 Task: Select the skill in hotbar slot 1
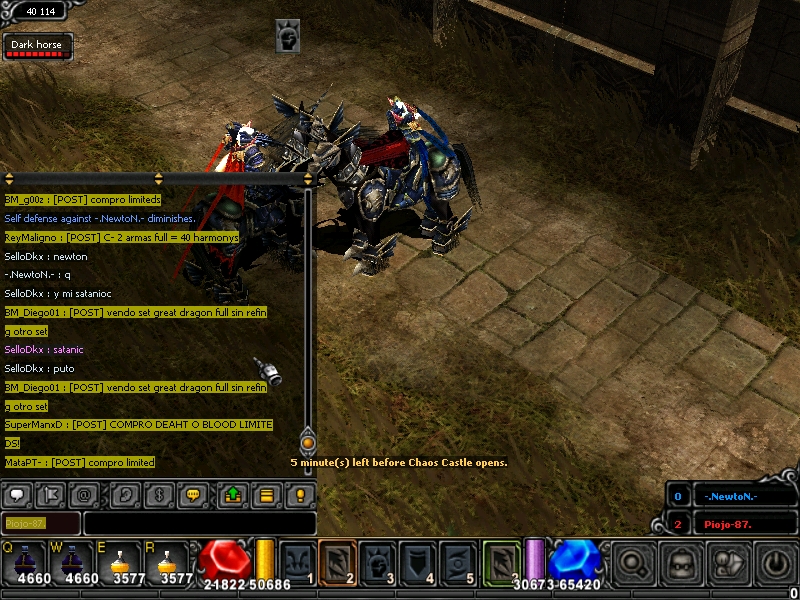(297, 561)
